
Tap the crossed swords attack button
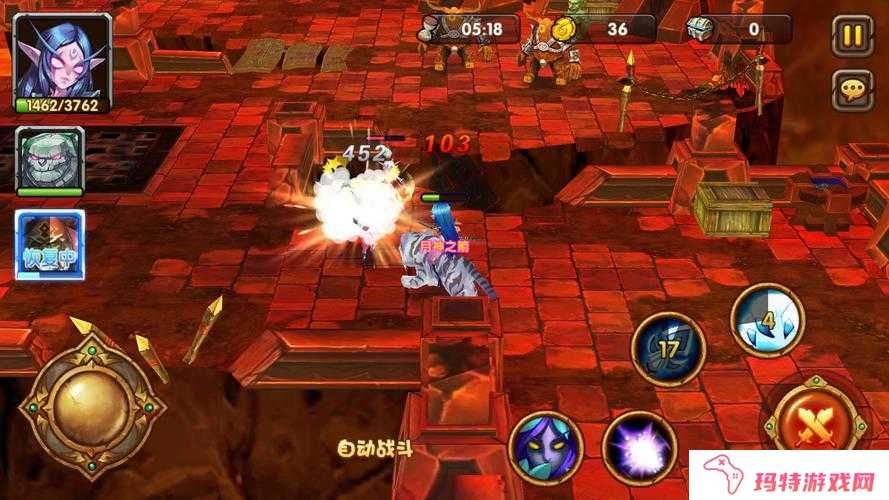pyautogui.click(x=815, y=425)
